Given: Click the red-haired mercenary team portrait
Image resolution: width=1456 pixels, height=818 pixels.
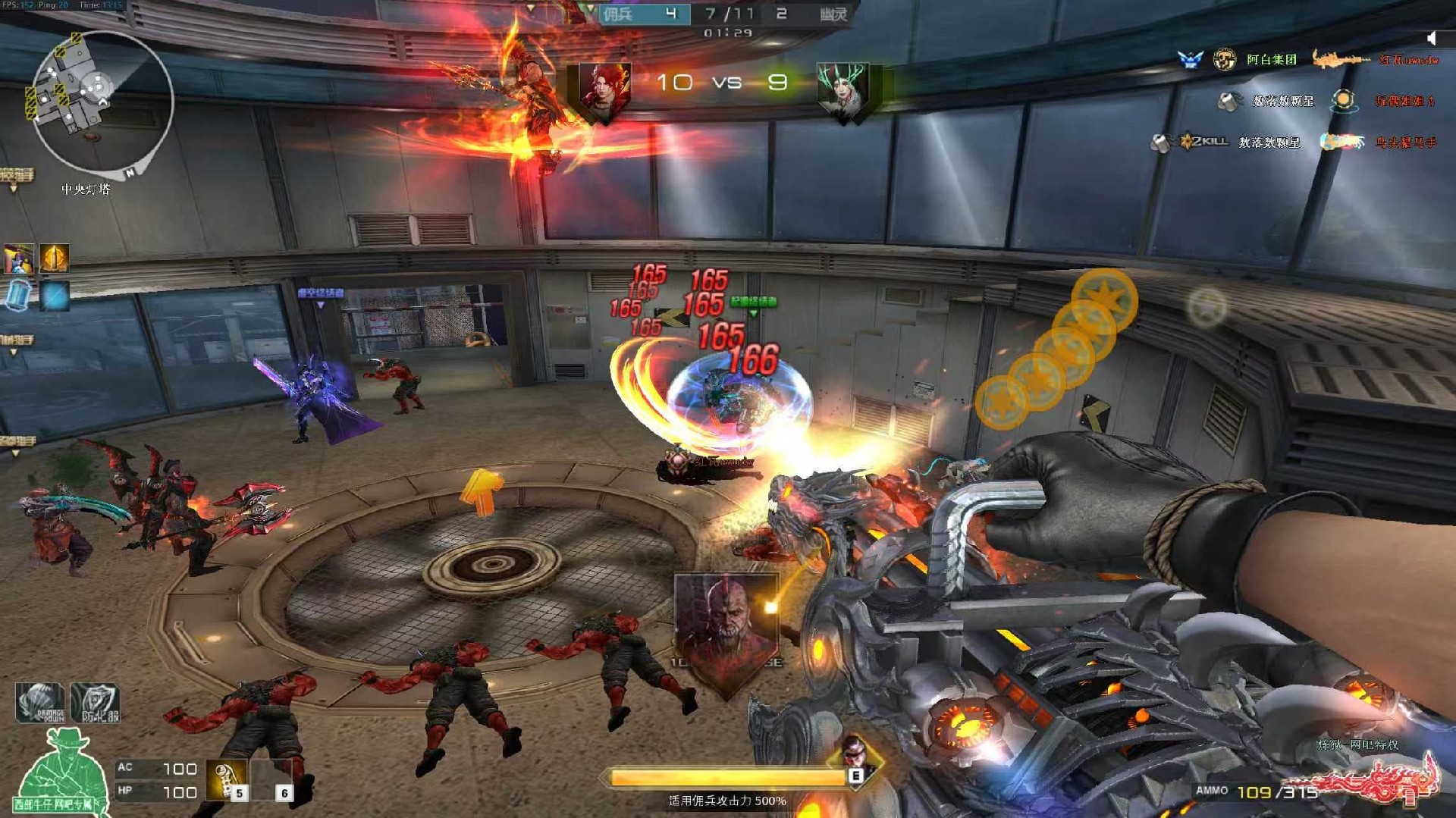Looking at the screenshot, I should (604, 91).
